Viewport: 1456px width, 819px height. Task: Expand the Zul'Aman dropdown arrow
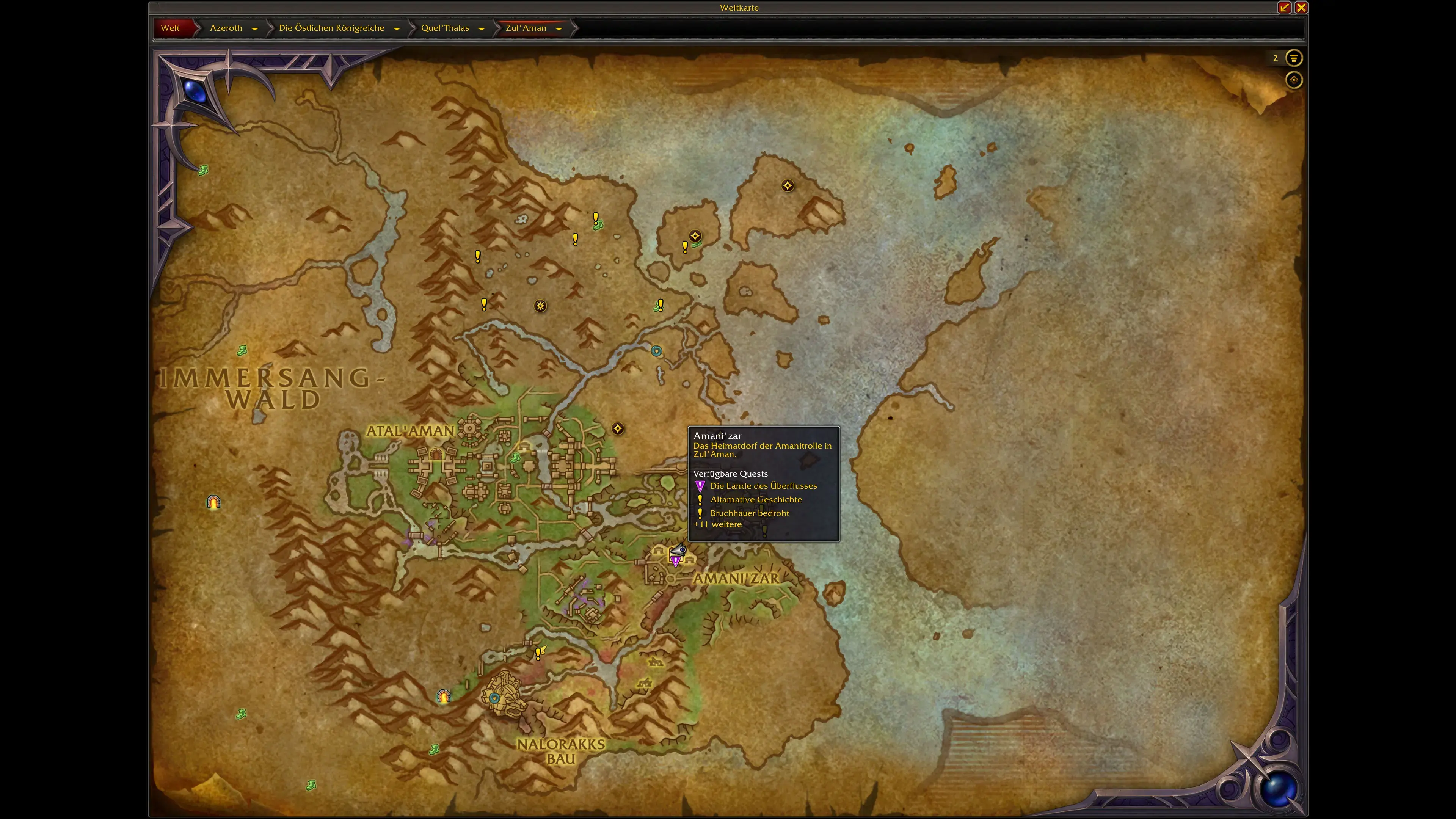pyautogui.click(x=559, y=29)
